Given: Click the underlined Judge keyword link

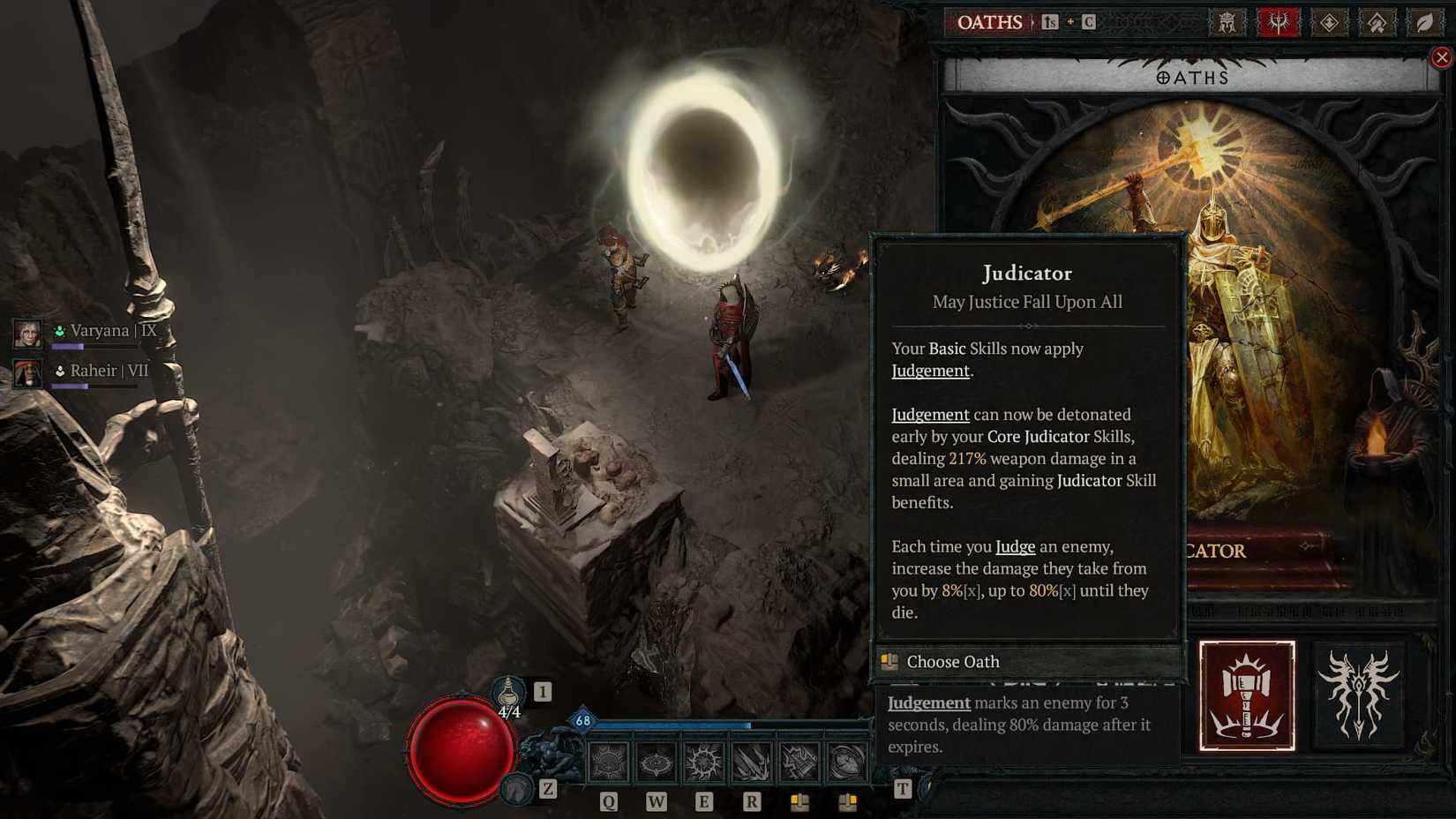Looking at the screenshot, I should pos(1015,547).
